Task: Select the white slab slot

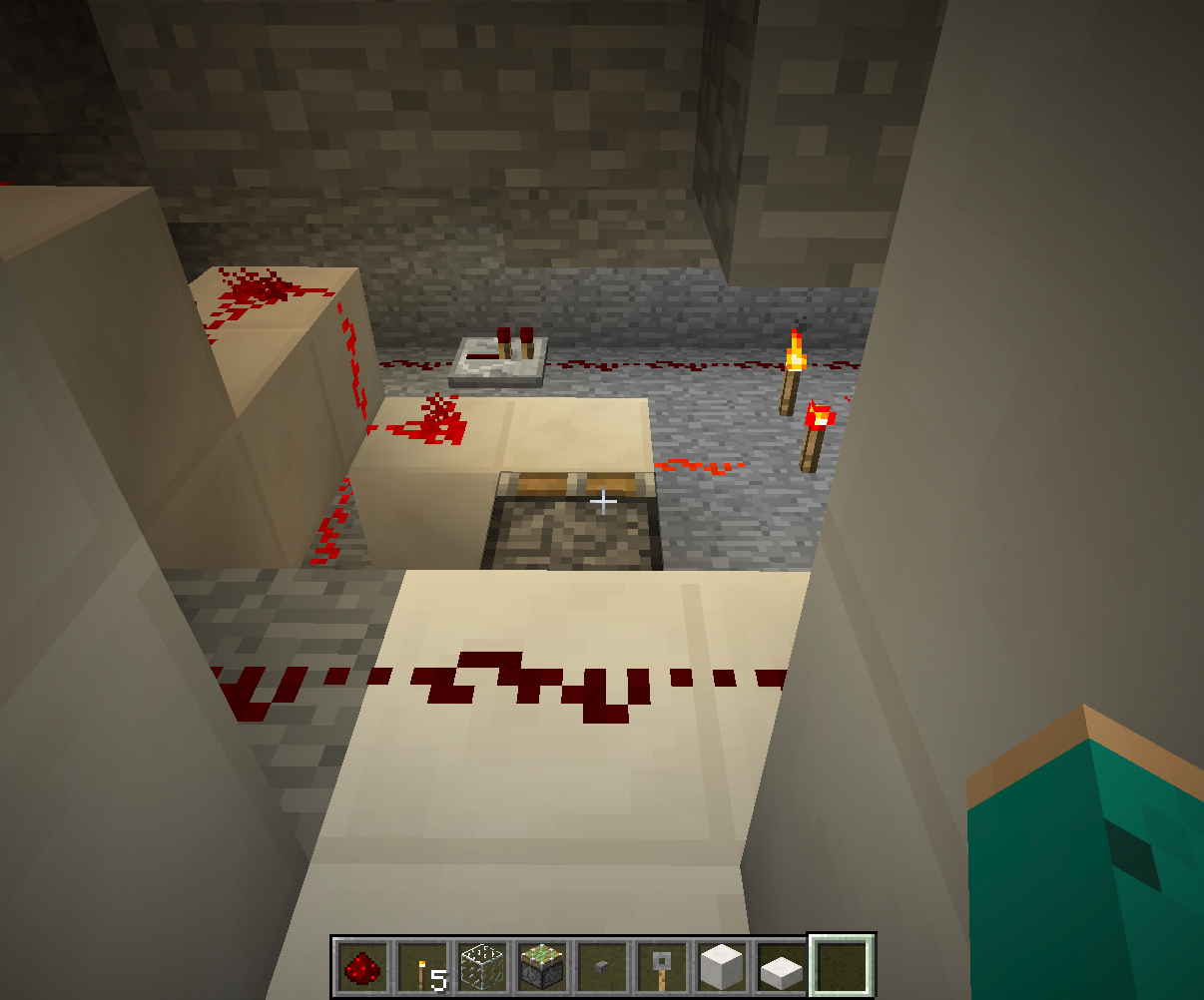Action: [781, 966]
